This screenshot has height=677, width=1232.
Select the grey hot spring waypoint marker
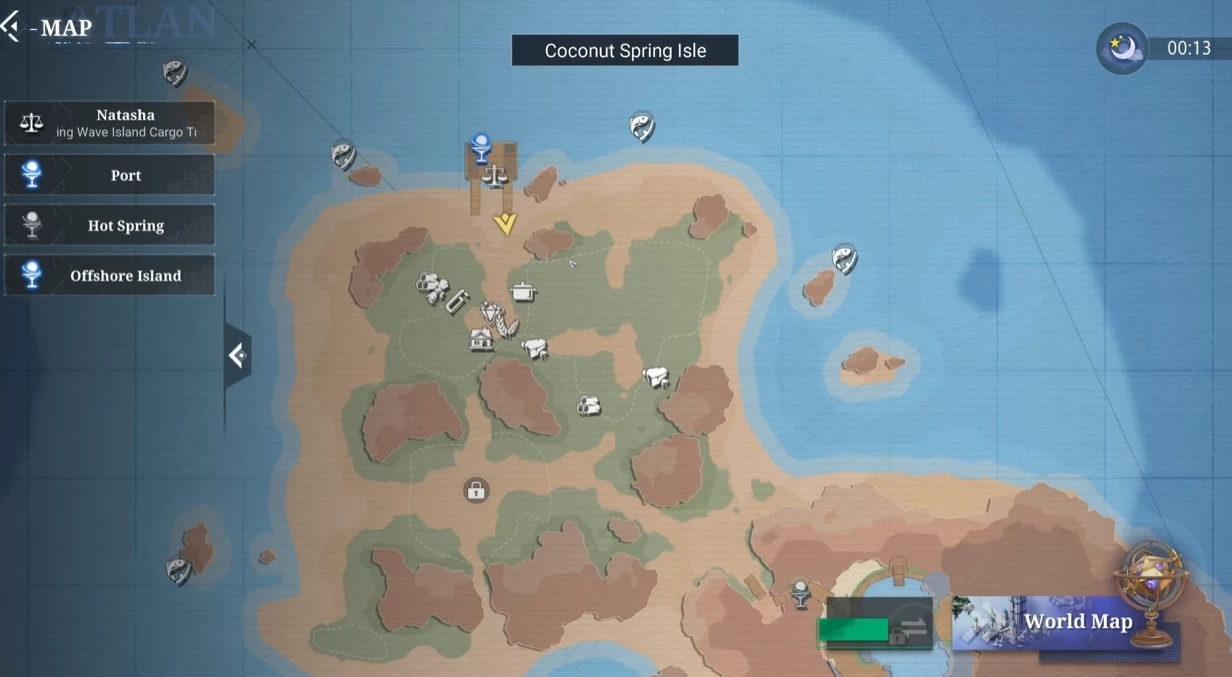pyautogui.click(x=800, y=592)
